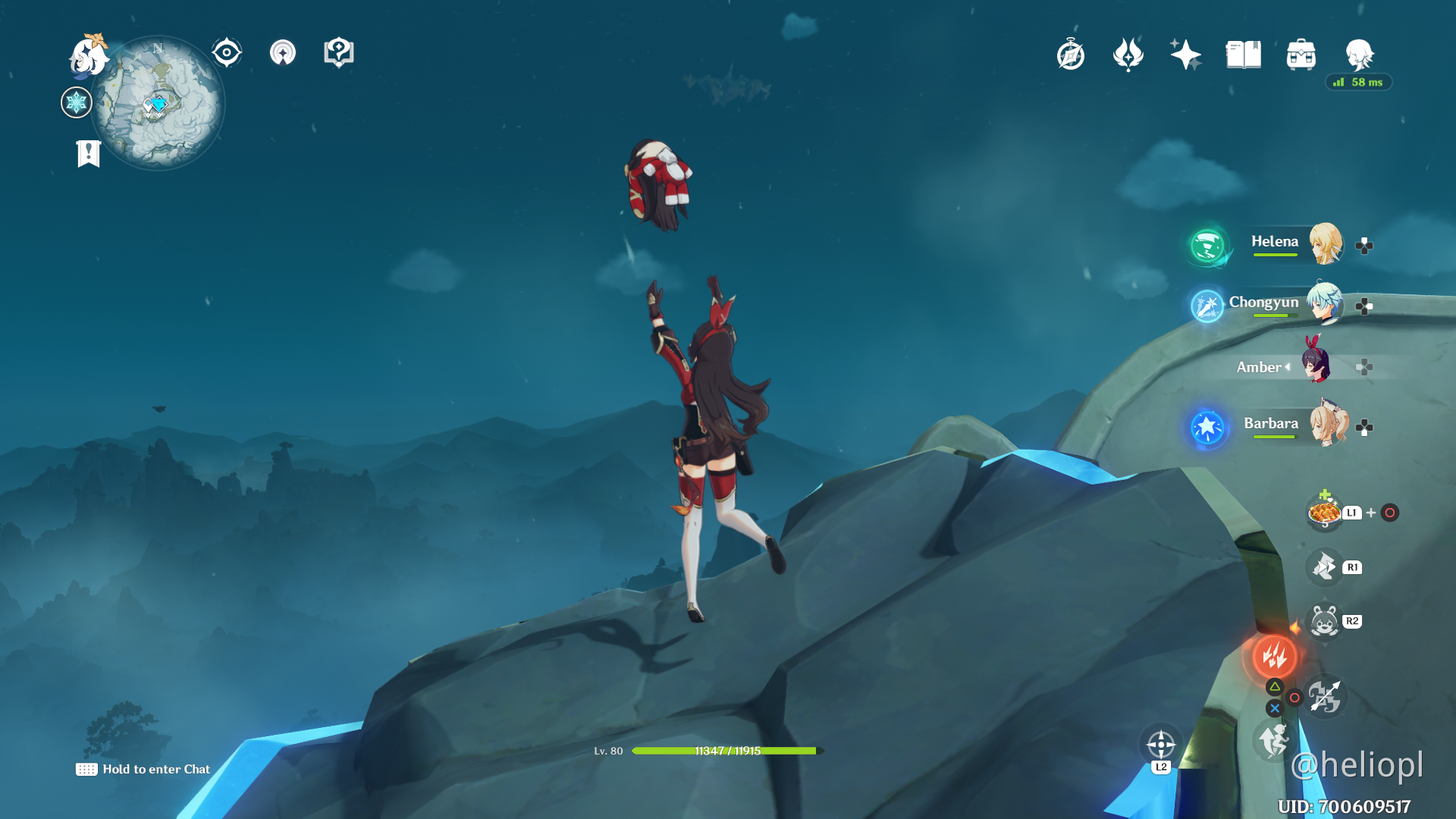Switch to party member Chongyun
1456x819 pixels.
1324,303
